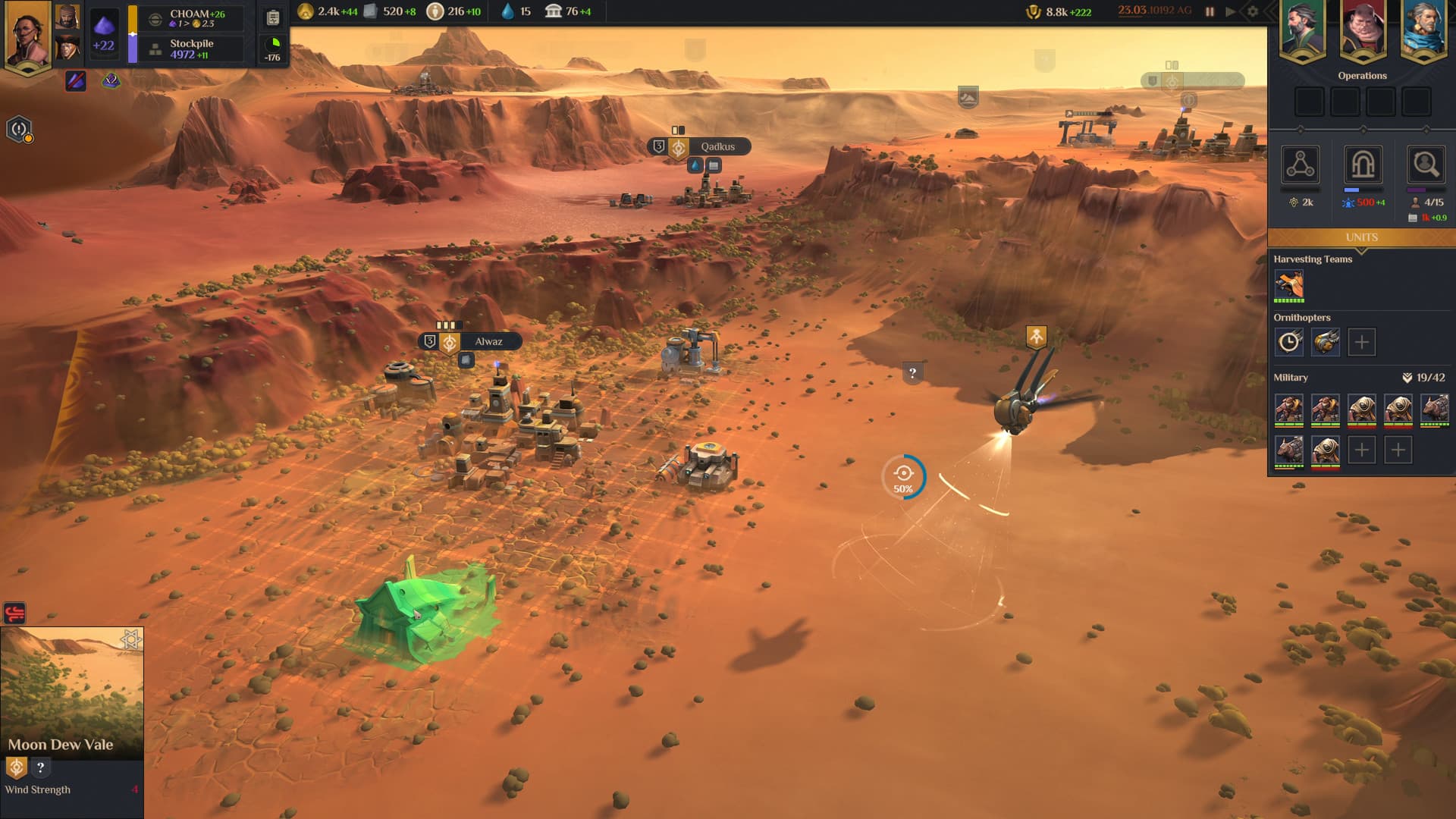Select the clock icon under Ornithopters

pyautogui.click(x=1289, y=342)
